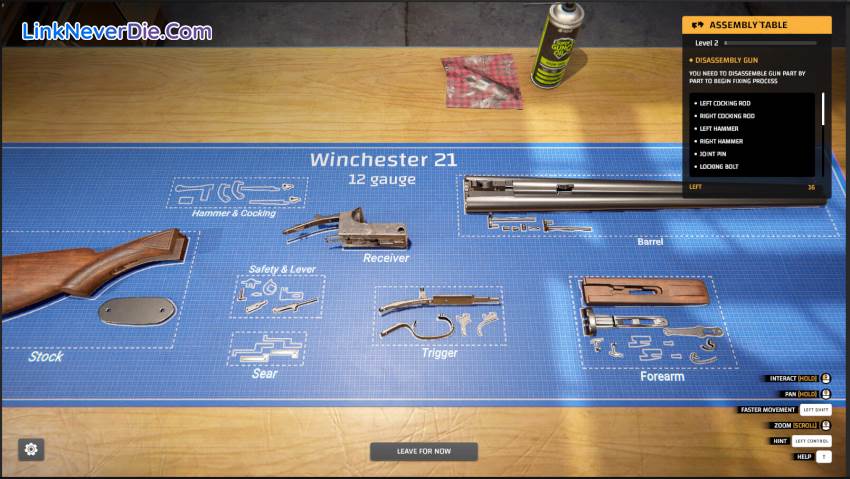Click the Assembly Table panel header
The height and width of the screenshot is (479, 850).
[756, 25]
